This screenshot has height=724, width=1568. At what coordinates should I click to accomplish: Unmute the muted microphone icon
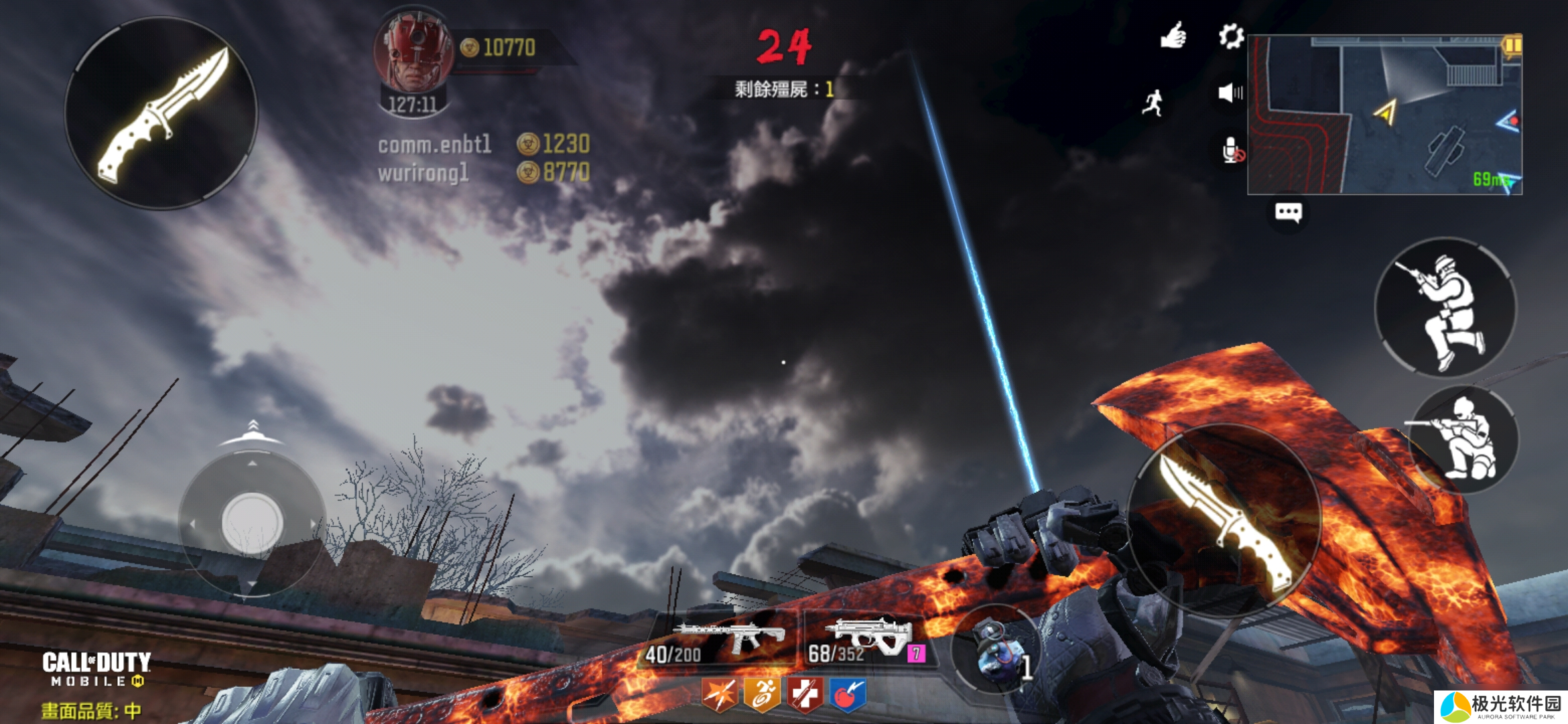click(1232, 151)
